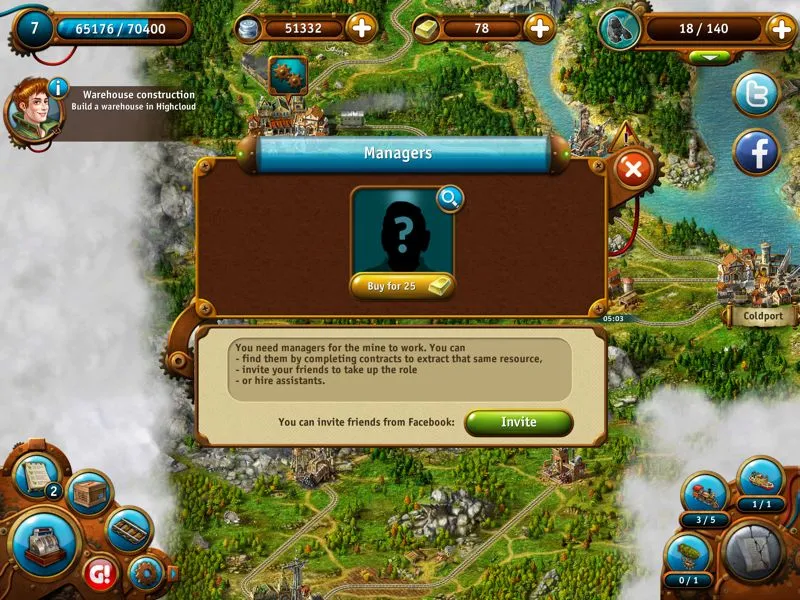Open the Facebook share button

(756, 153)
